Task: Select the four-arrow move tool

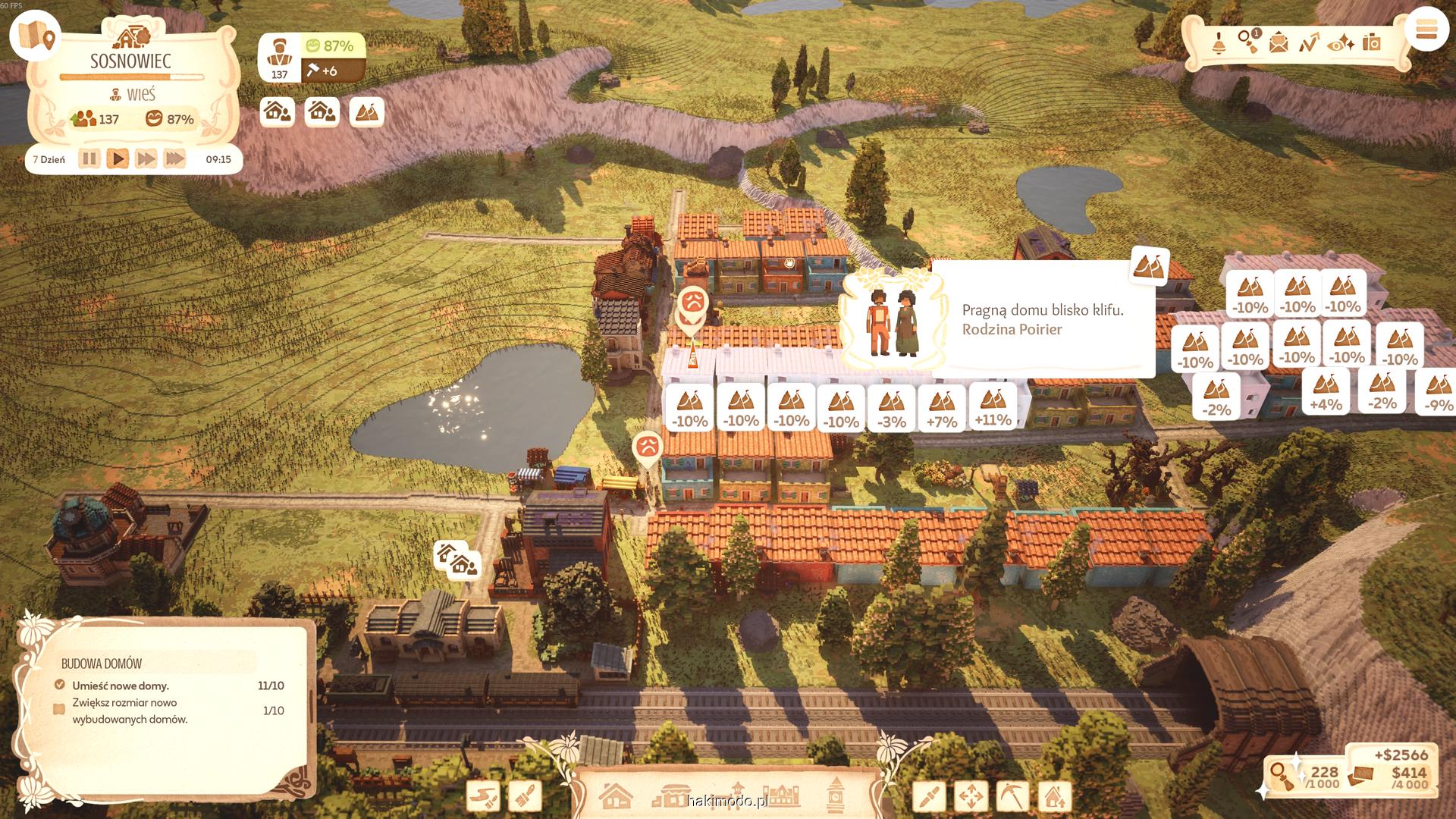Action: click(x=971, y=797)
